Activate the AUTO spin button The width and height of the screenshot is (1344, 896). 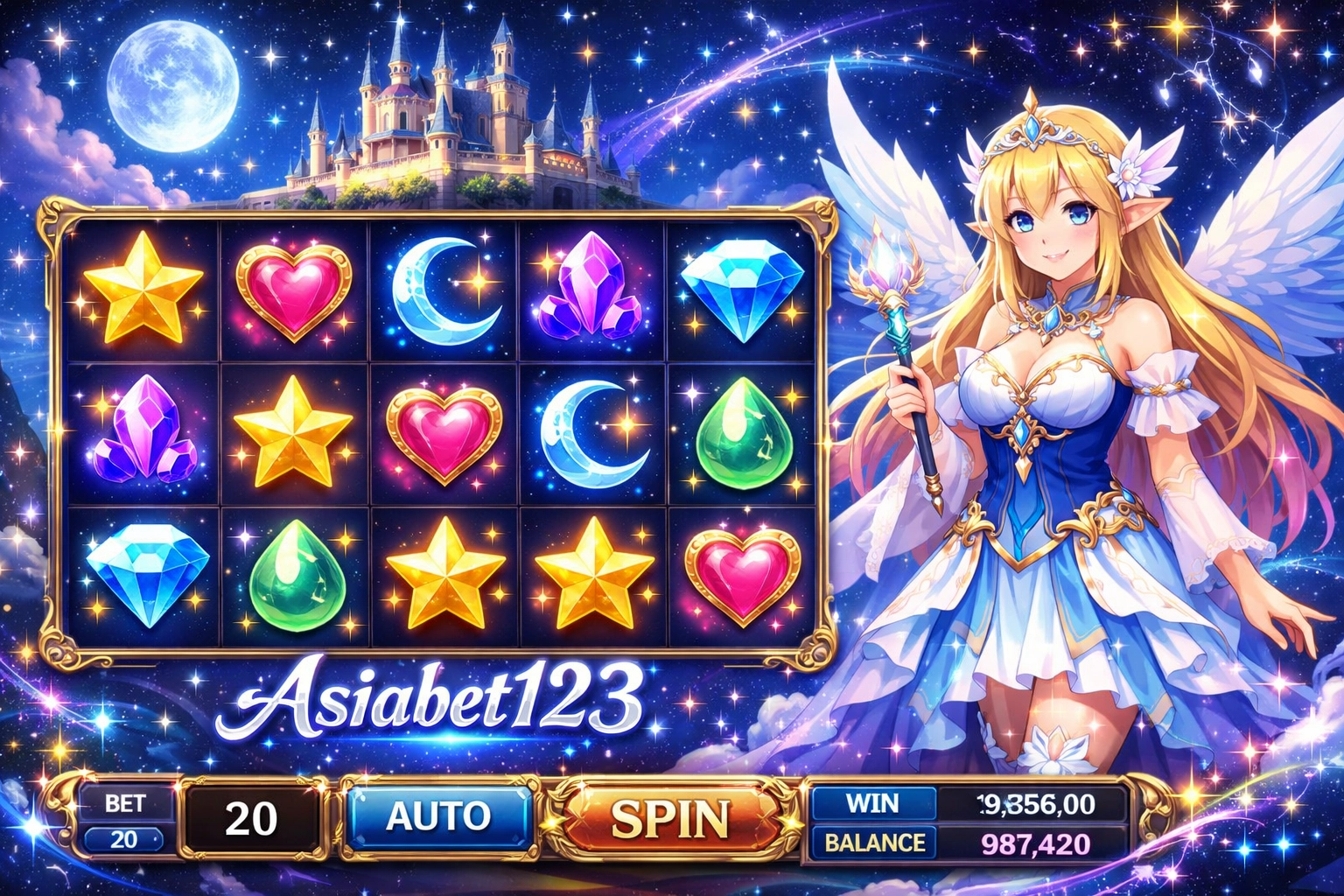pos(438,817)
